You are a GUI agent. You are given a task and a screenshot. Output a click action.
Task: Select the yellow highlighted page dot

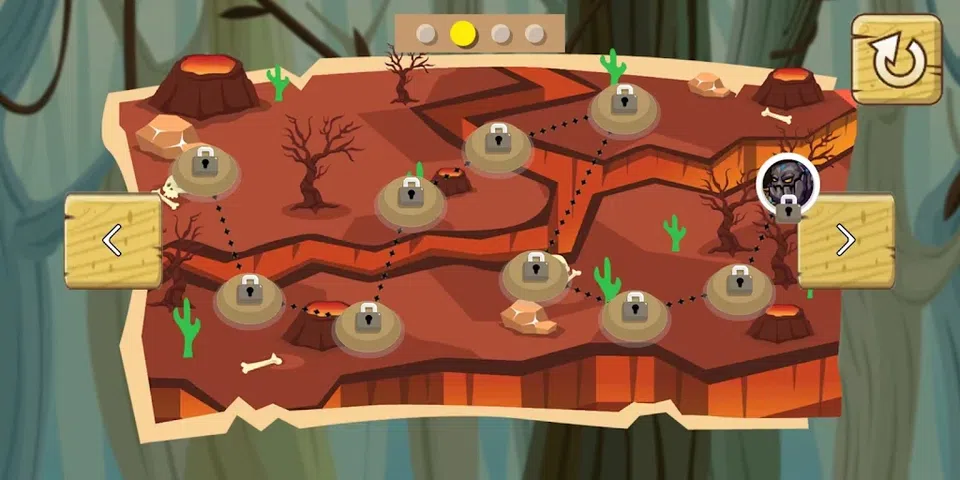[x=462, y=34]
